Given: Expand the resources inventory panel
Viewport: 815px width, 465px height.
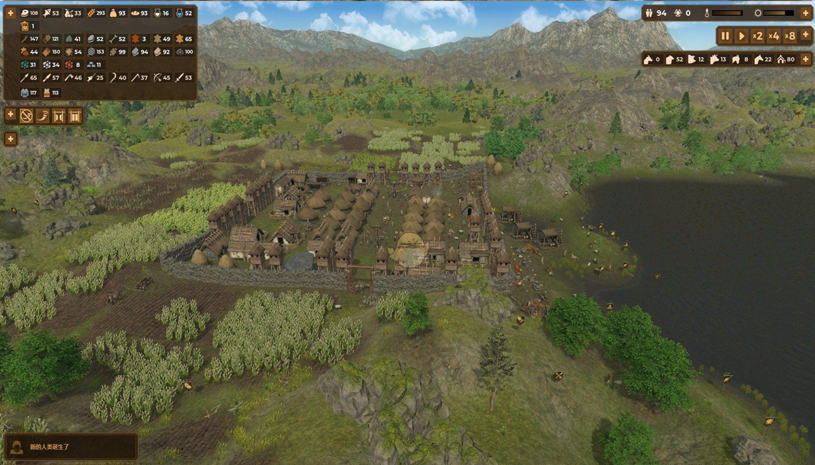Looking at the screenshot, I should pos(10,13).
